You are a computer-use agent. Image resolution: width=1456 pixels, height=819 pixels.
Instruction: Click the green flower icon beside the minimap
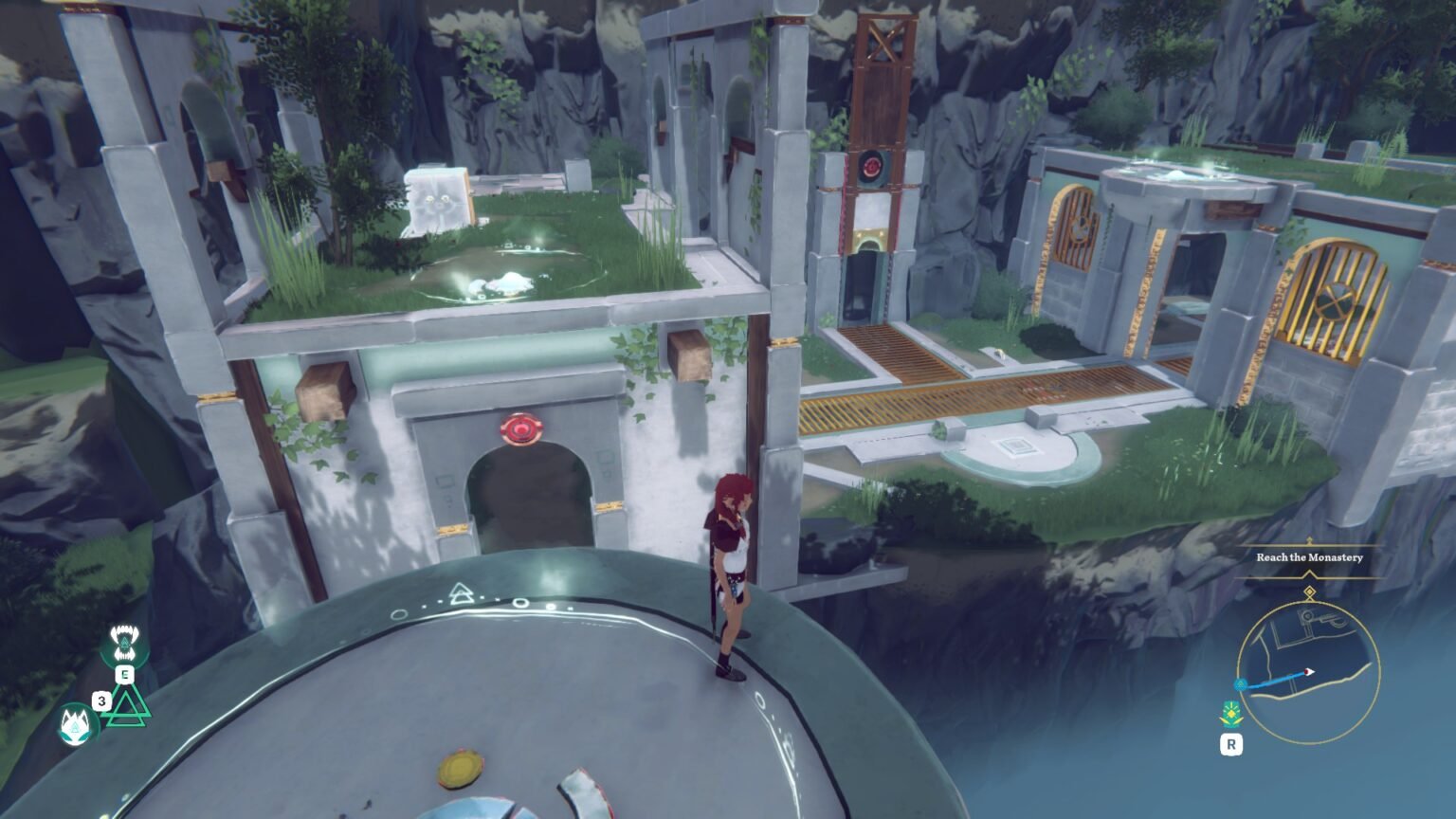(x=1231, y=713)
